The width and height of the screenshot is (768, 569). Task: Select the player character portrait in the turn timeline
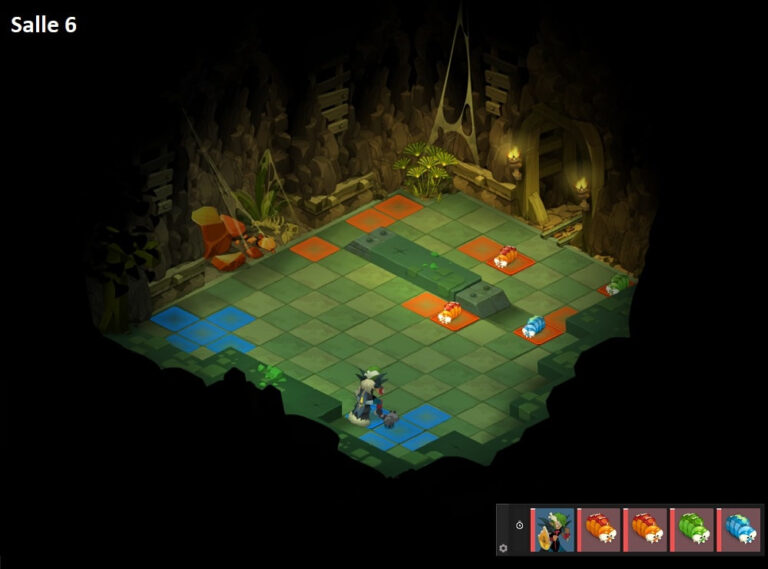(x=554, y=529)
